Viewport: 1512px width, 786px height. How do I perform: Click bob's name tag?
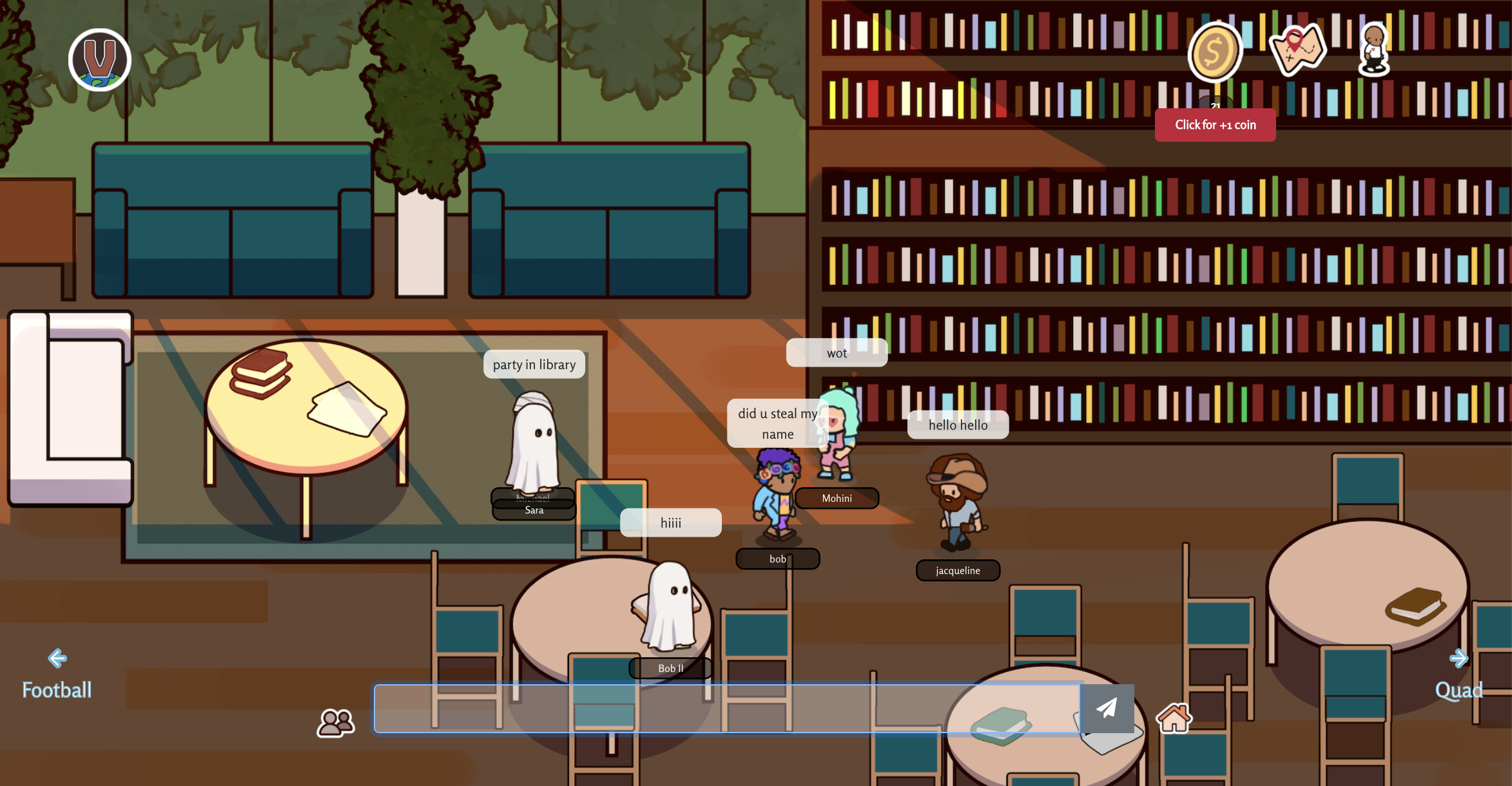(777, 559)
